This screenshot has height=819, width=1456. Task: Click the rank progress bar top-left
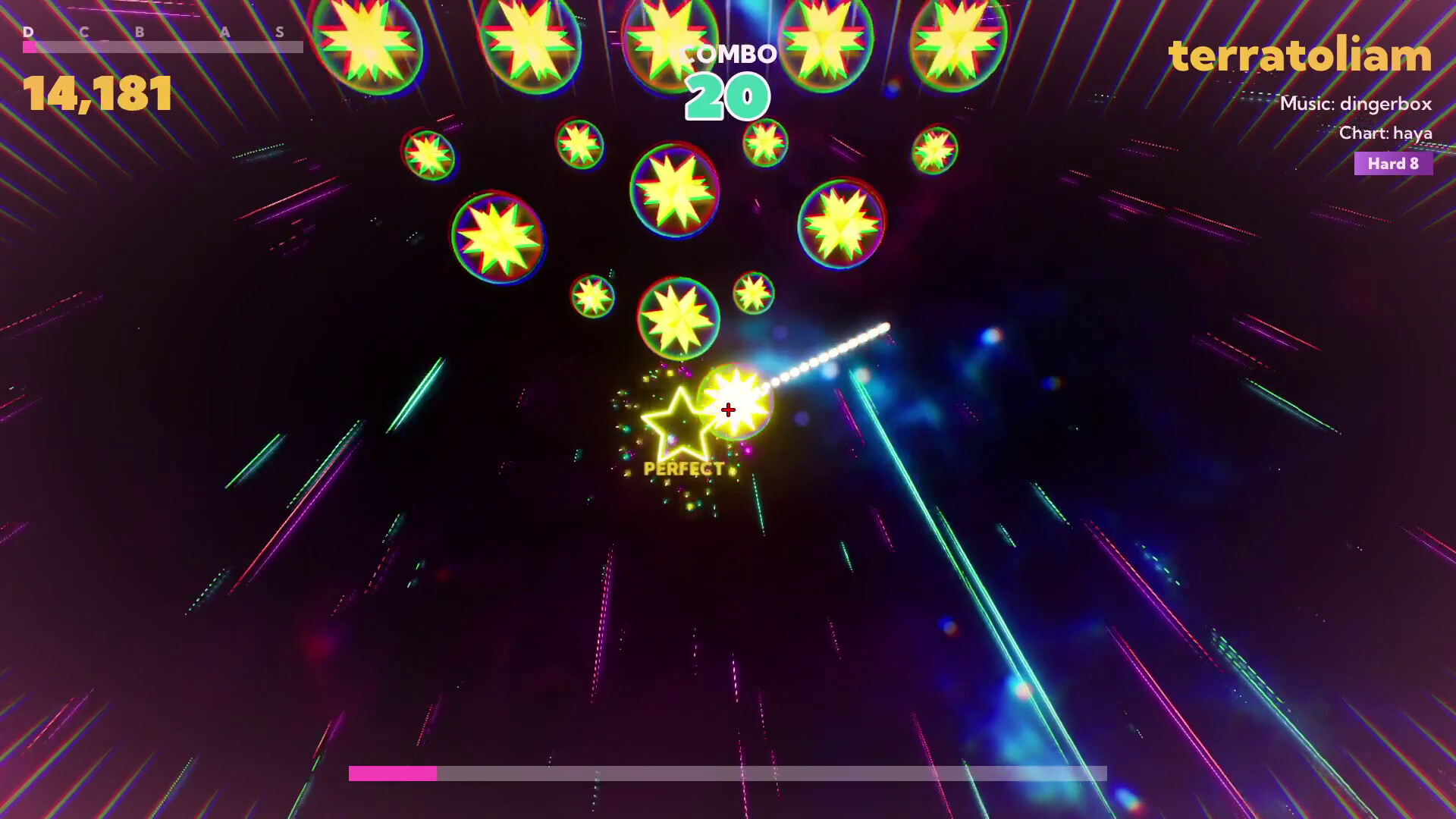[163, 45]
